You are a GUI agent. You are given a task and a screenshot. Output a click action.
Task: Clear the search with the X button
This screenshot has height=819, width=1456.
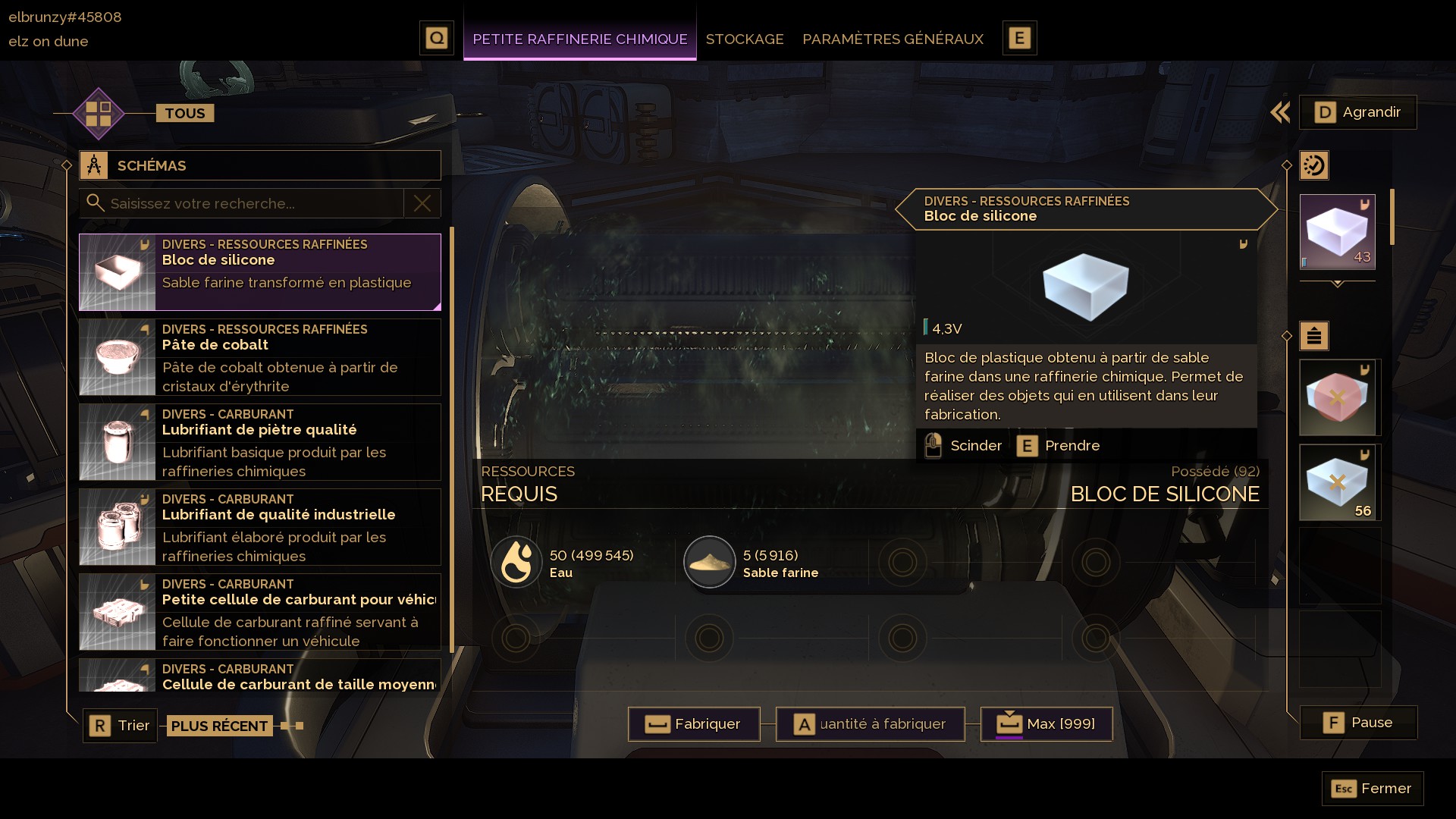(x=422, y=203)
